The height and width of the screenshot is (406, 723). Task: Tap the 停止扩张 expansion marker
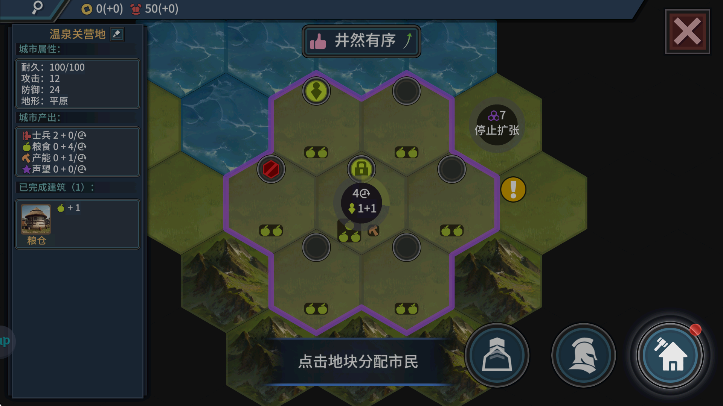(x=497, y=123)
